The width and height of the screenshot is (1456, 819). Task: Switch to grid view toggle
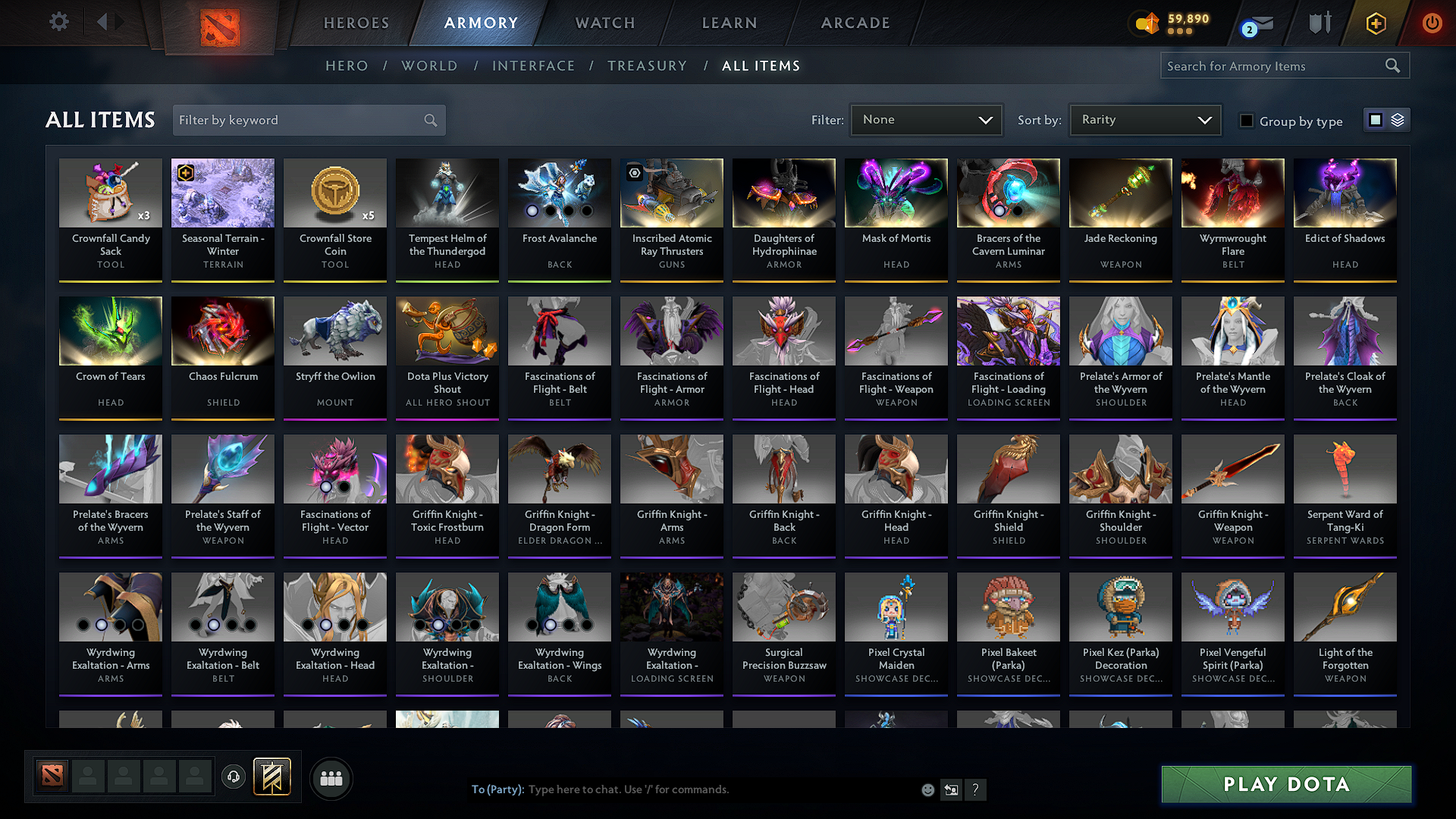coord(1375,120)
